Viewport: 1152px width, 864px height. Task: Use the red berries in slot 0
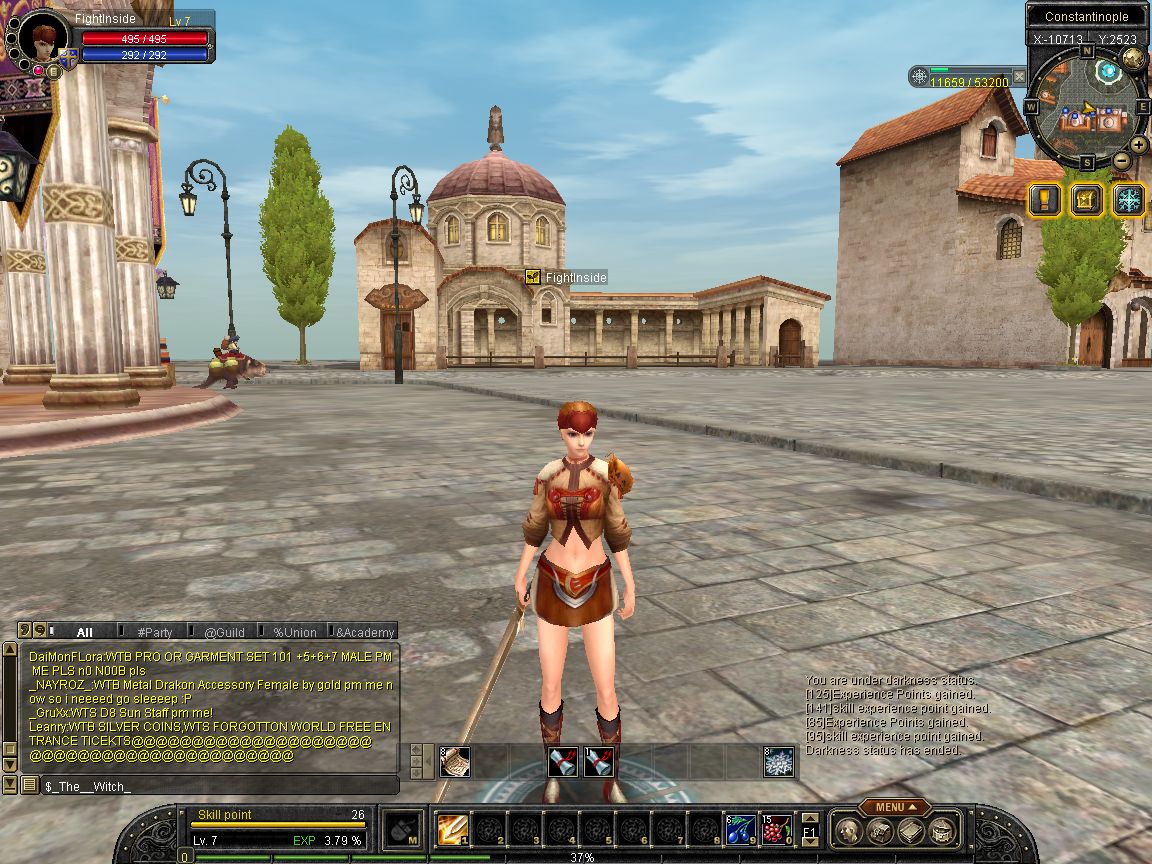tap(776, 829)
